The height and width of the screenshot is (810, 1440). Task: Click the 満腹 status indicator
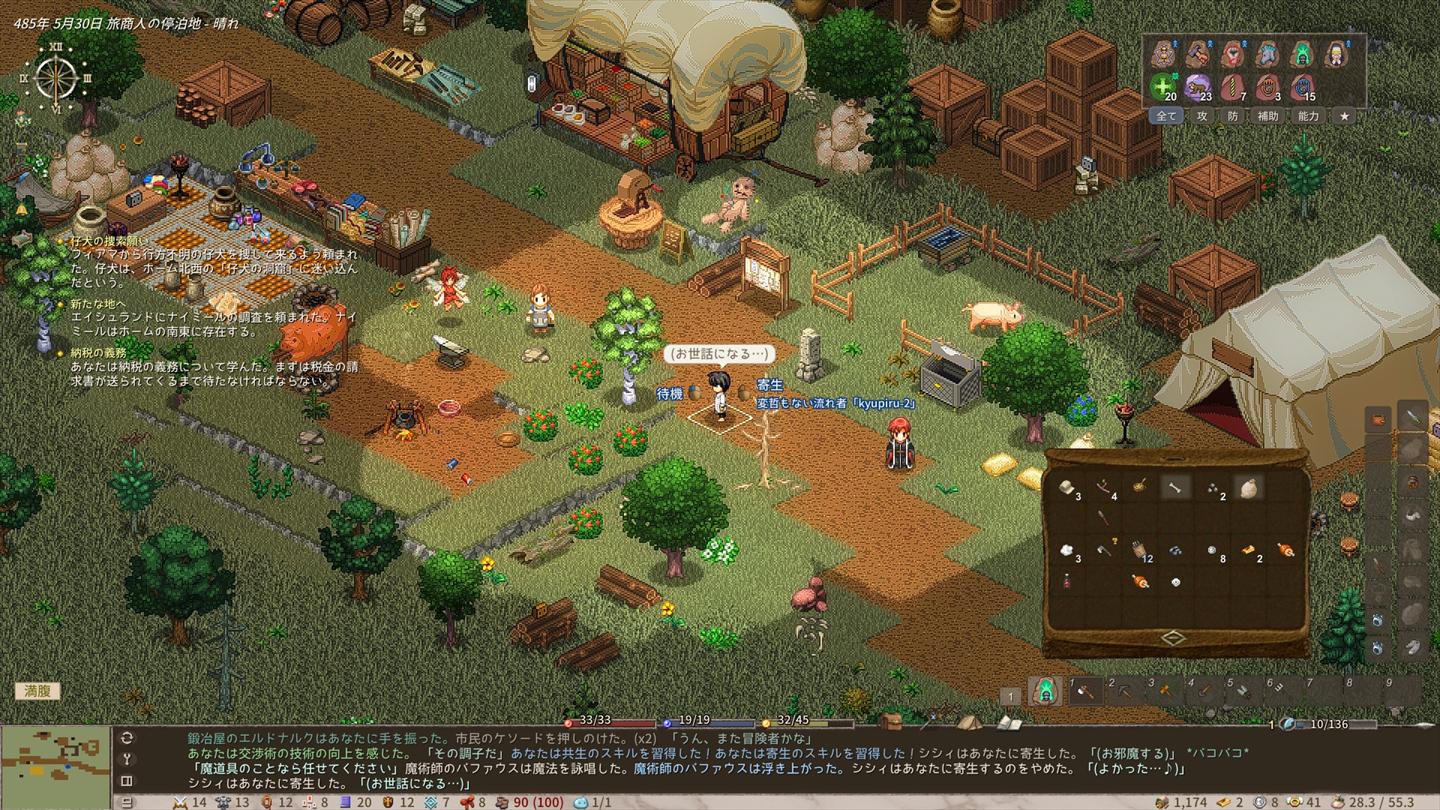37,691
